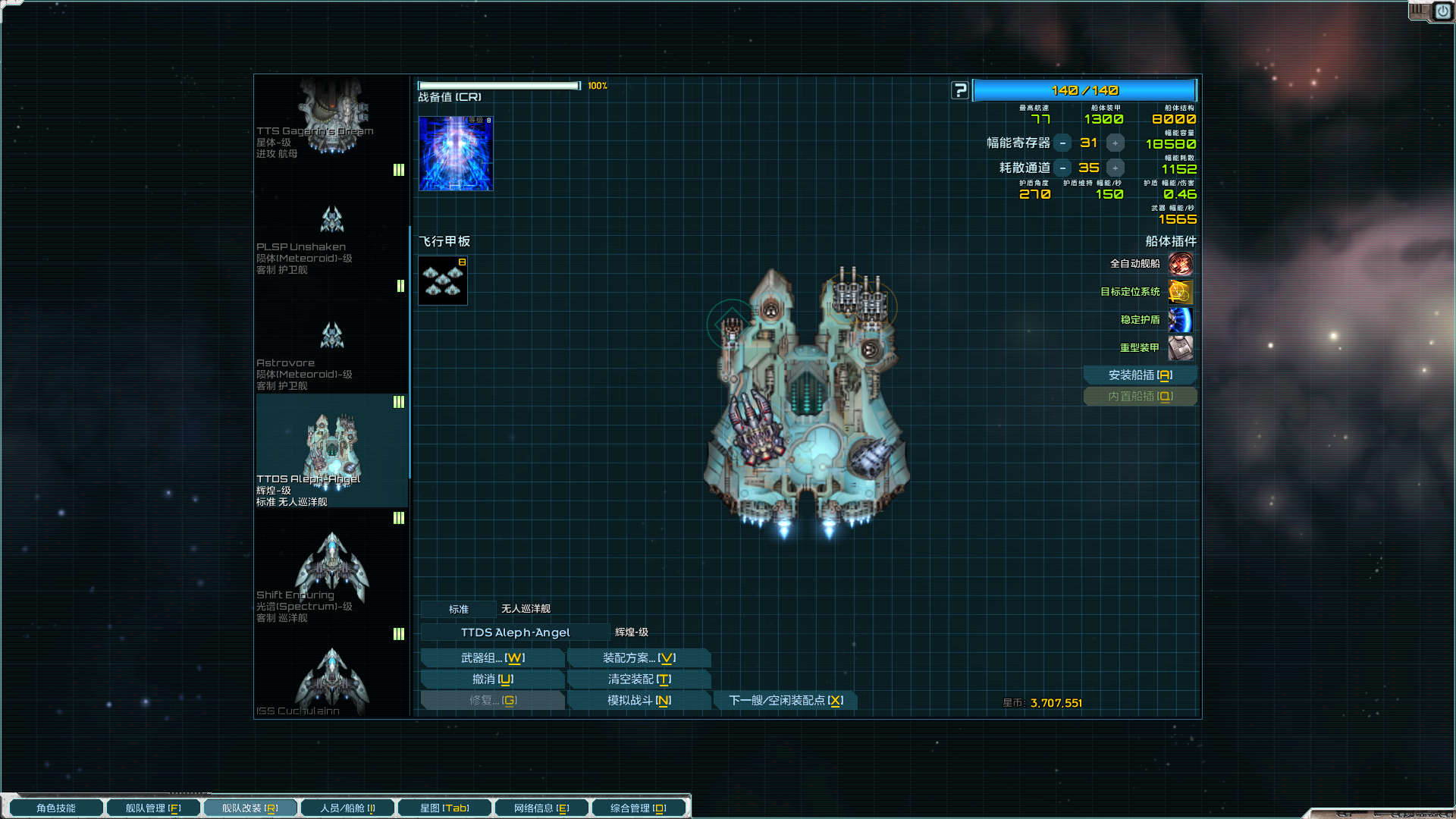The image size is (1456, 819).
Task: Select the 目标定位系统 hullmod icon
Action: tap(1180, 292)
